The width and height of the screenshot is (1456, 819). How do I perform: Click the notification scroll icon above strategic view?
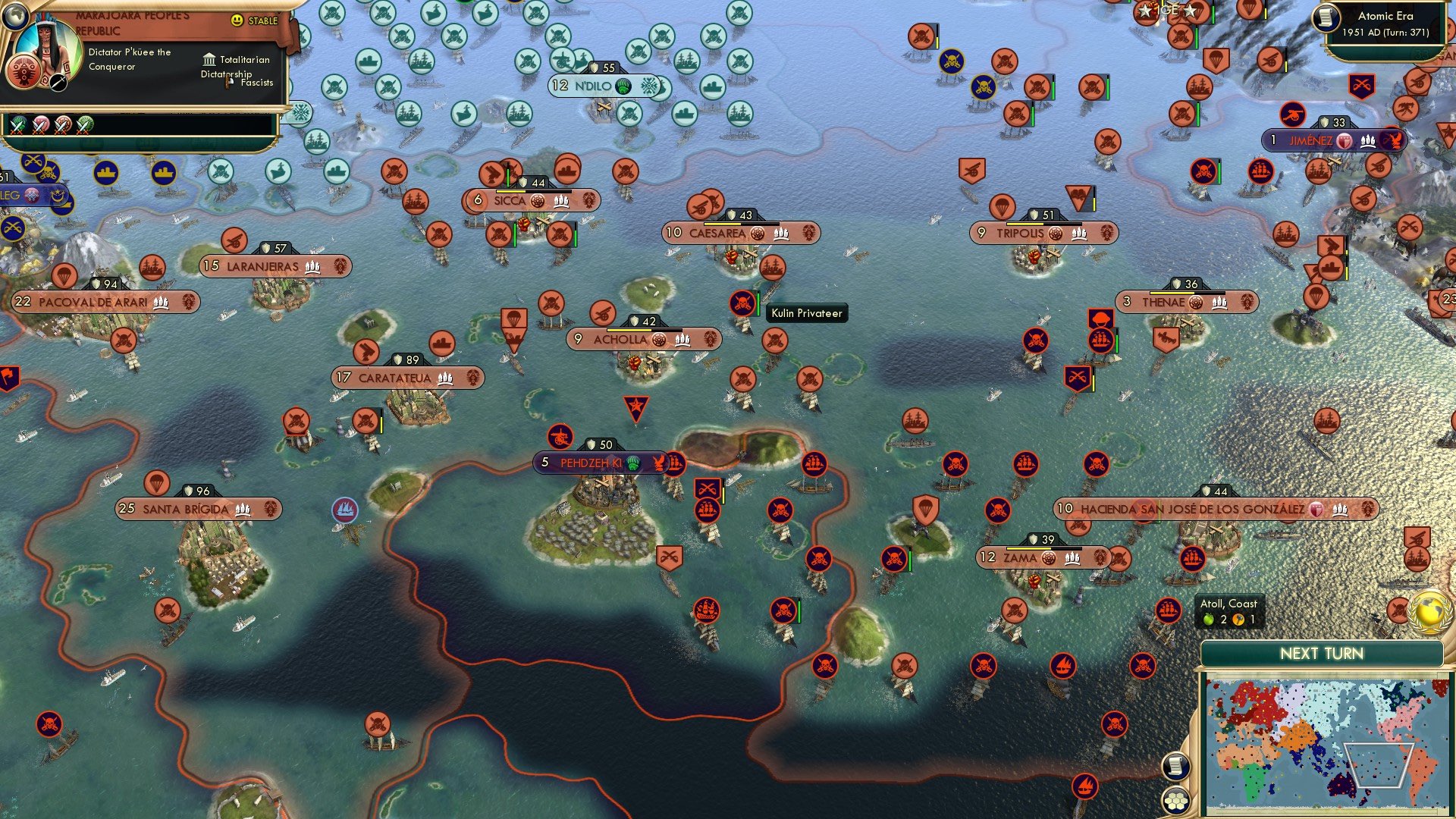[x=1175, y=767]
